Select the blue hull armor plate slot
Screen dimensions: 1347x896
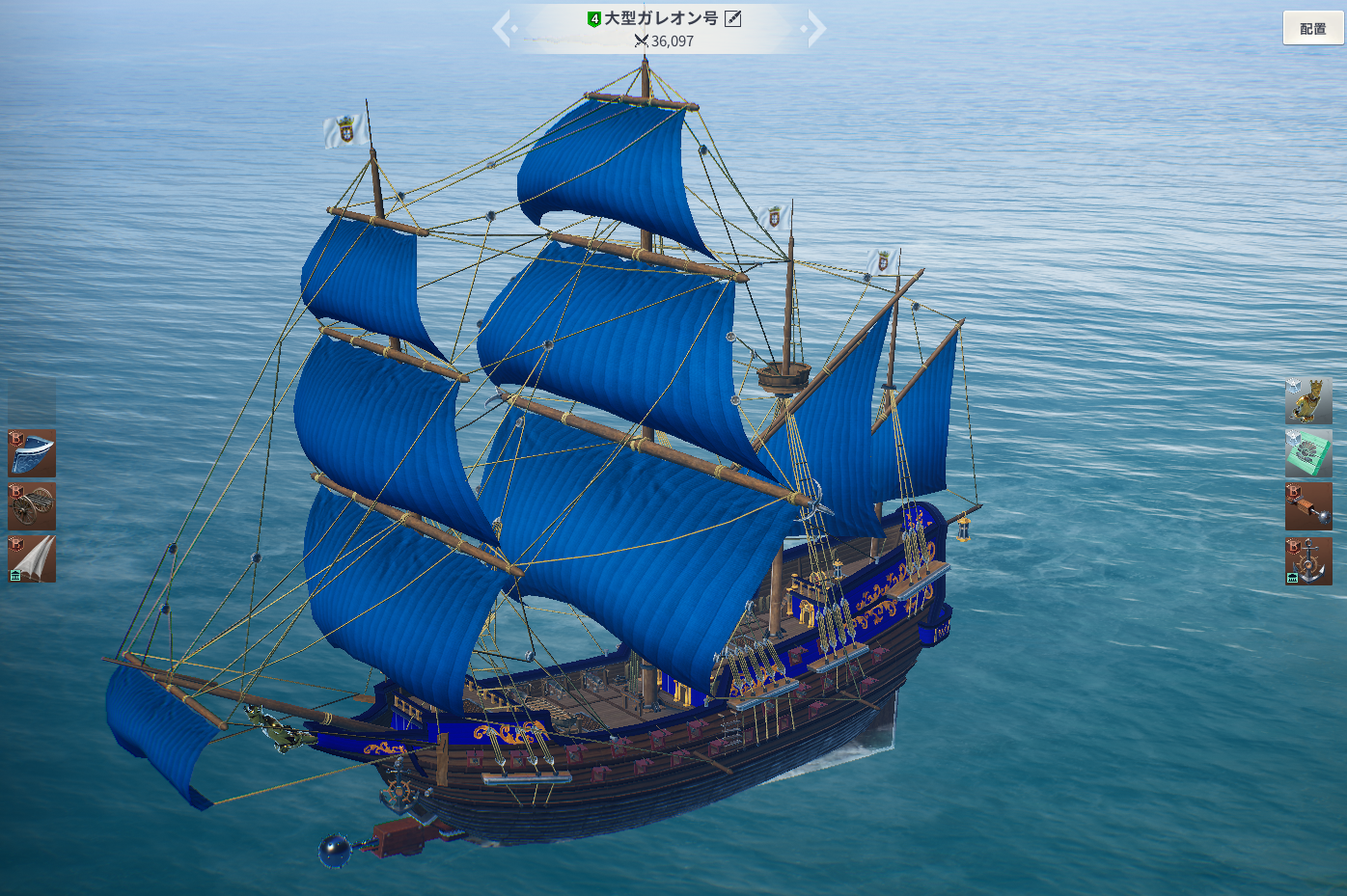tap(32, 453)
